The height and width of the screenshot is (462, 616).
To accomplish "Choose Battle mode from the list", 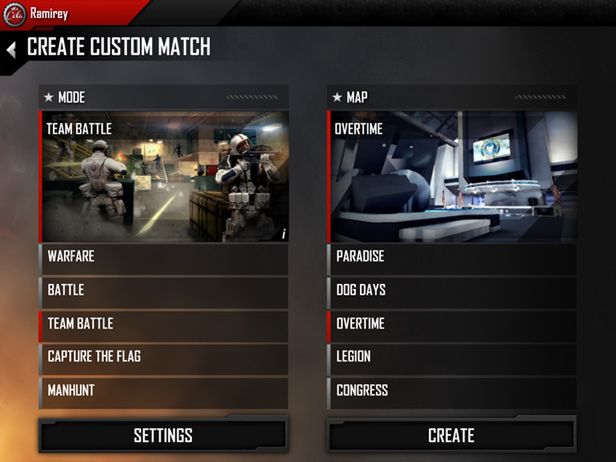I will pos(164,290).
